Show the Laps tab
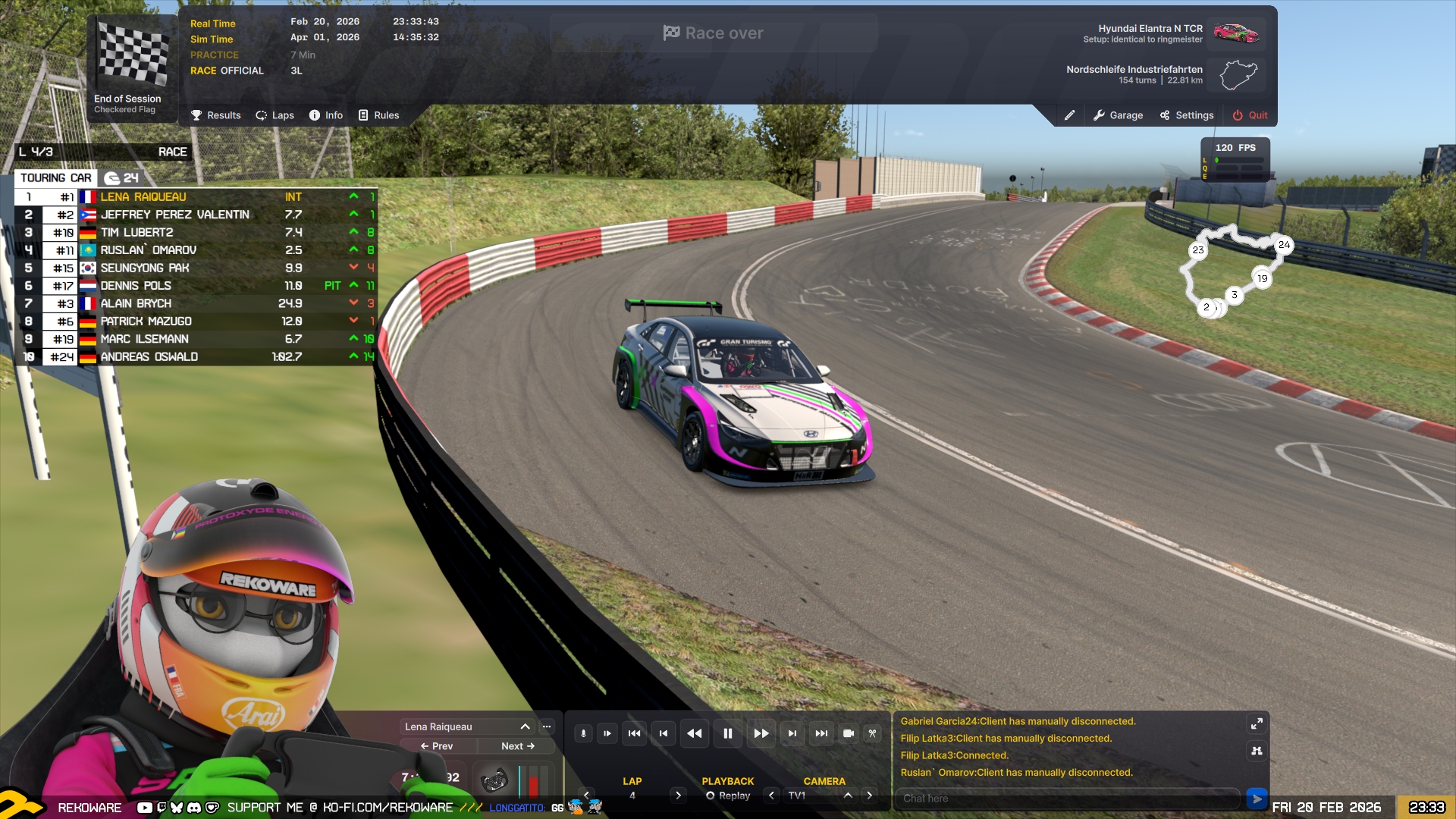The image size is (1456, 819). (275, 115)
